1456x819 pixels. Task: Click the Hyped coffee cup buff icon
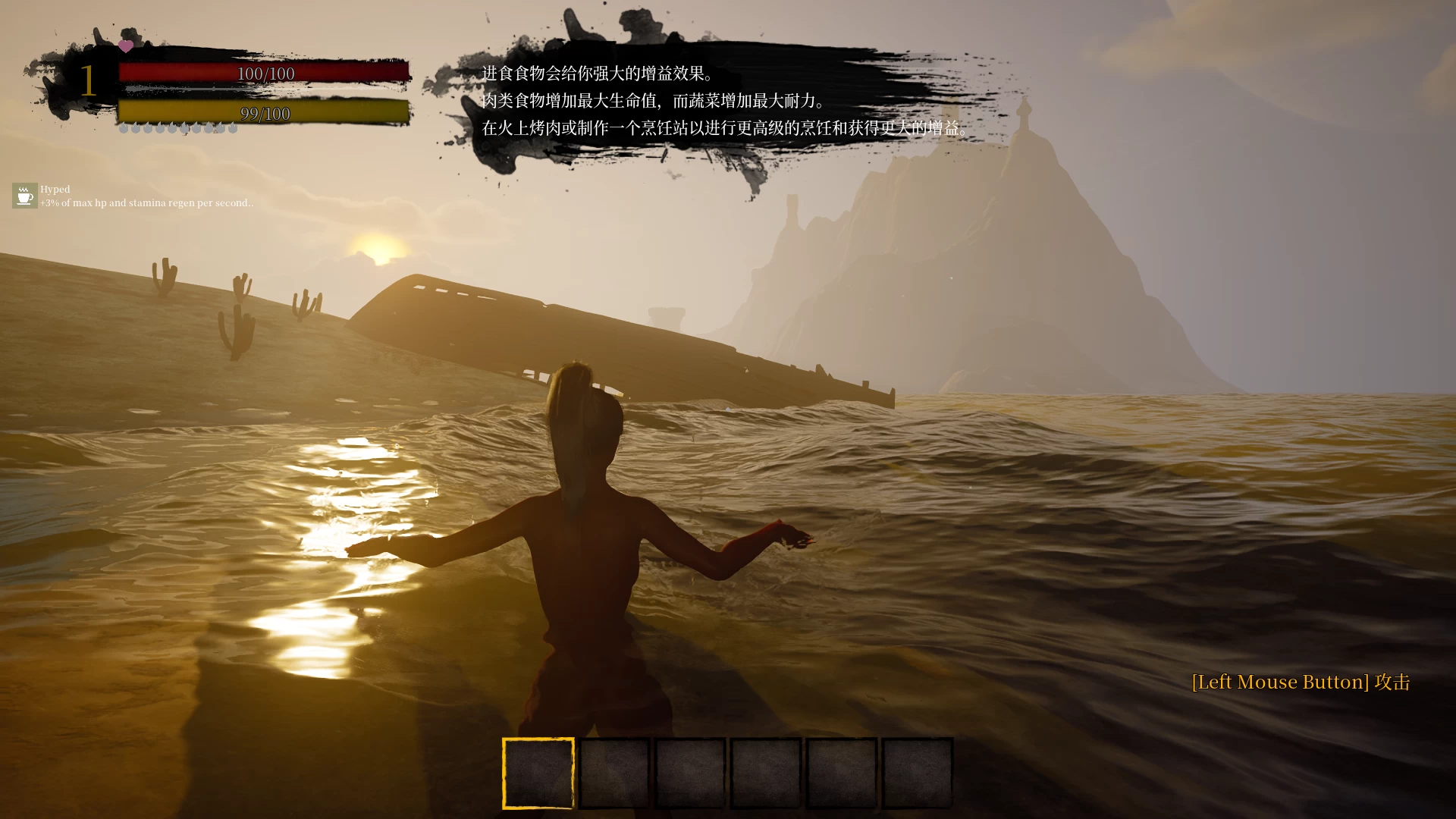[24, 196]
